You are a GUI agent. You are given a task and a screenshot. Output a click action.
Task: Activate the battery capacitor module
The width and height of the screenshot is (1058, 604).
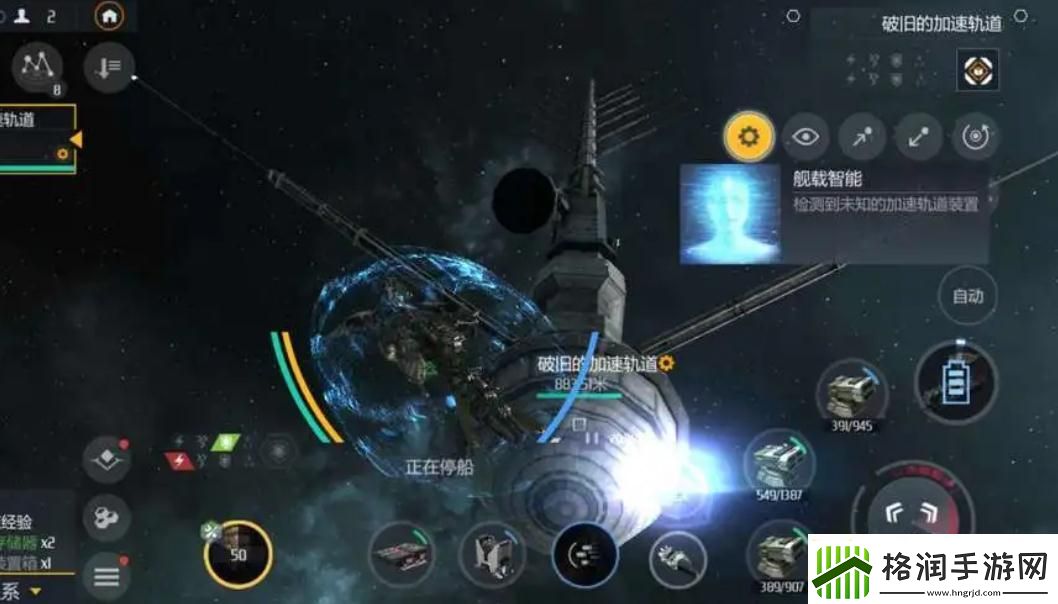(958, 383)
